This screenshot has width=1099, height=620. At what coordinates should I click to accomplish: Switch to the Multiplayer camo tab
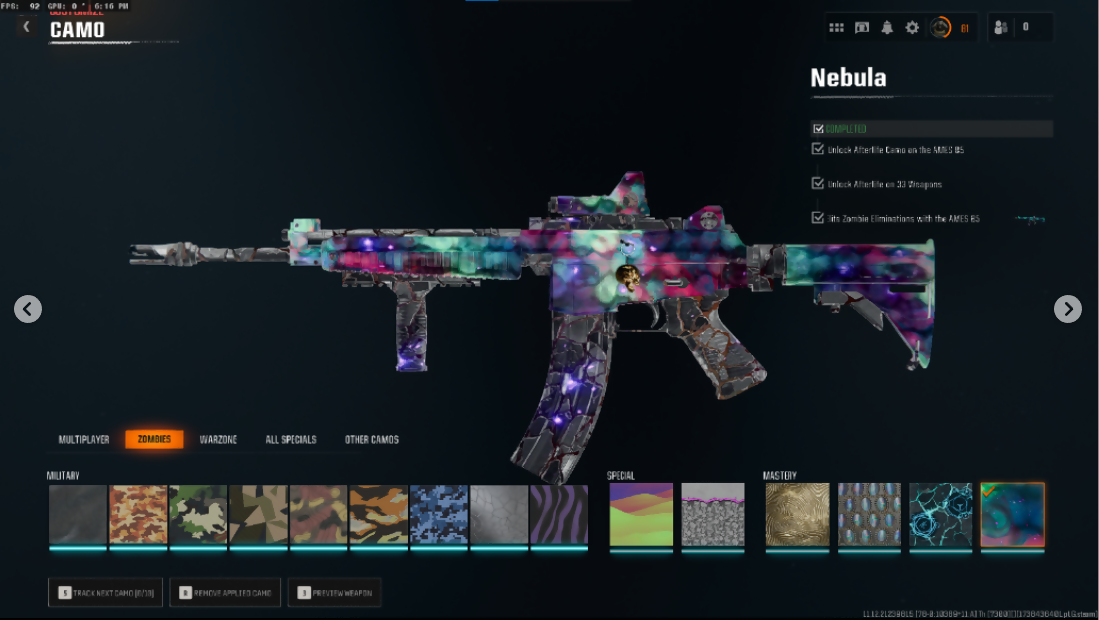[84, 440]
